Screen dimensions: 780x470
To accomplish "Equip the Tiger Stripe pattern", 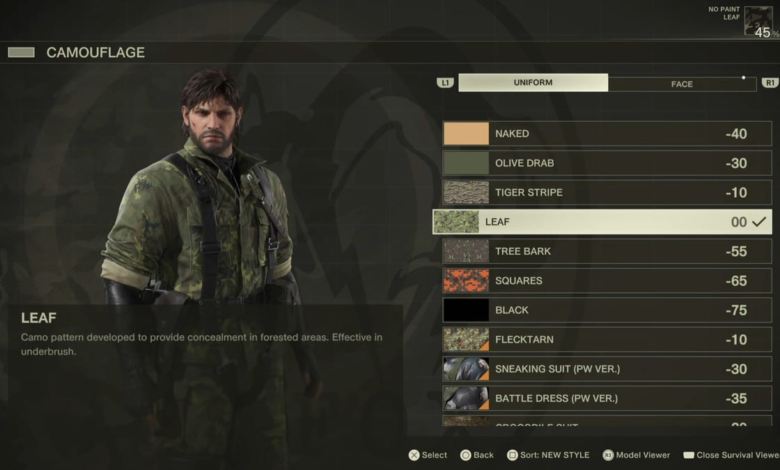I will click(x=607, y=192).
